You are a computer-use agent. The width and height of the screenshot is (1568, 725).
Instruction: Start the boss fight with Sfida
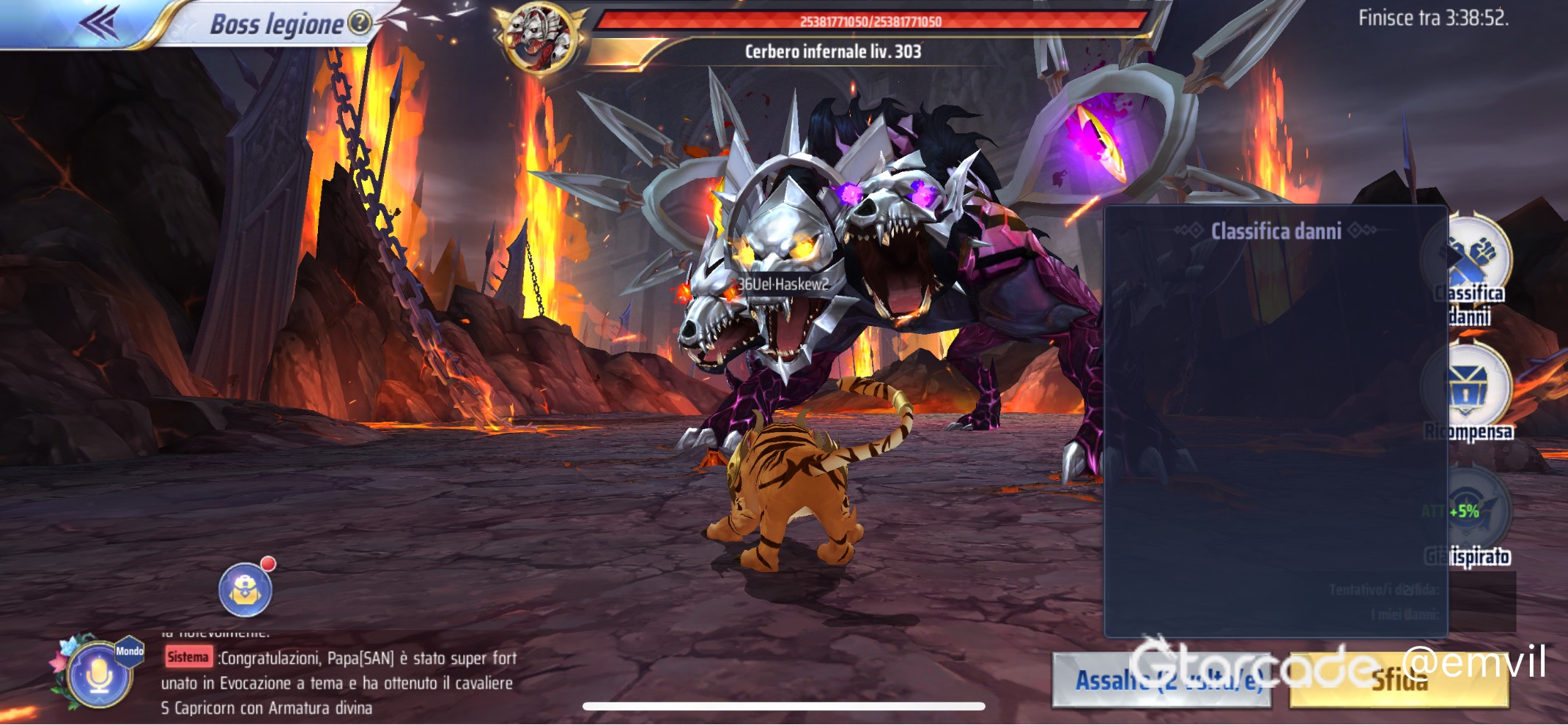click(x=1398, y=681)
